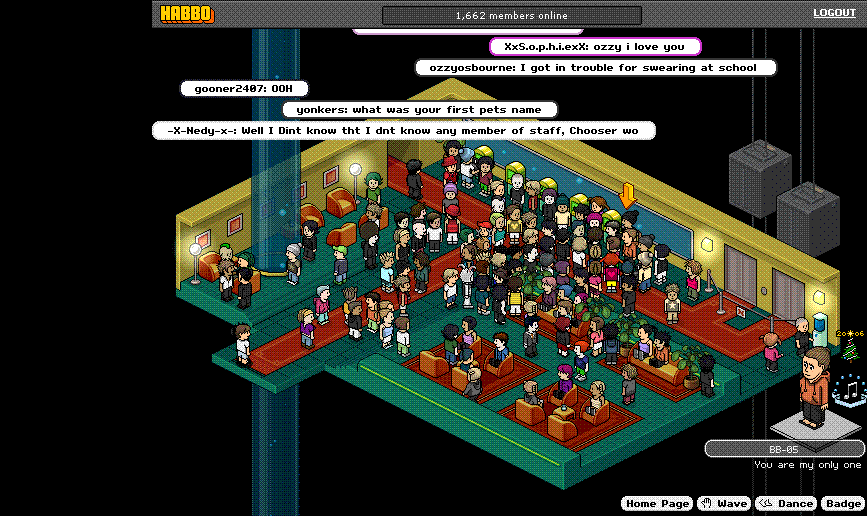Start dancing with the Dance button
This screenshot has height=516, width=867.
coord(785,504)
